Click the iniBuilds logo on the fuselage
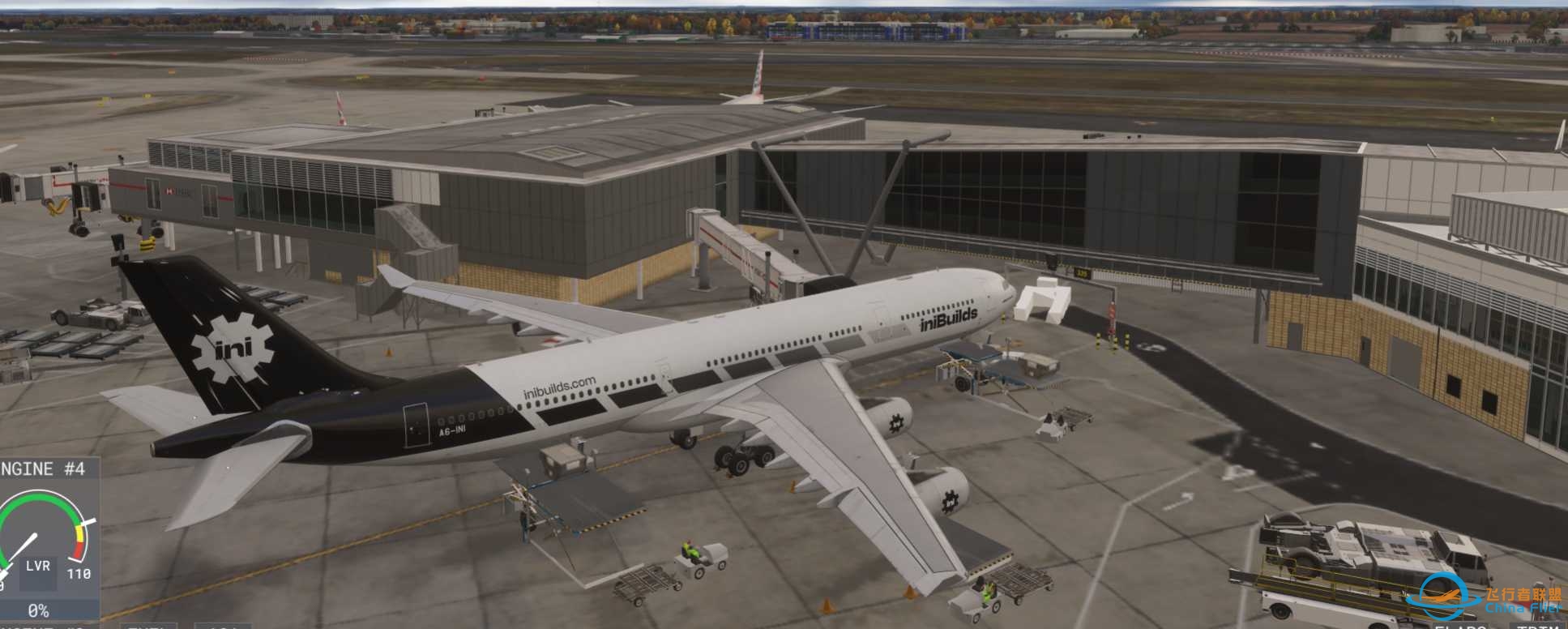This screenshot has width=1568, height=629. (x=947, y=318)
